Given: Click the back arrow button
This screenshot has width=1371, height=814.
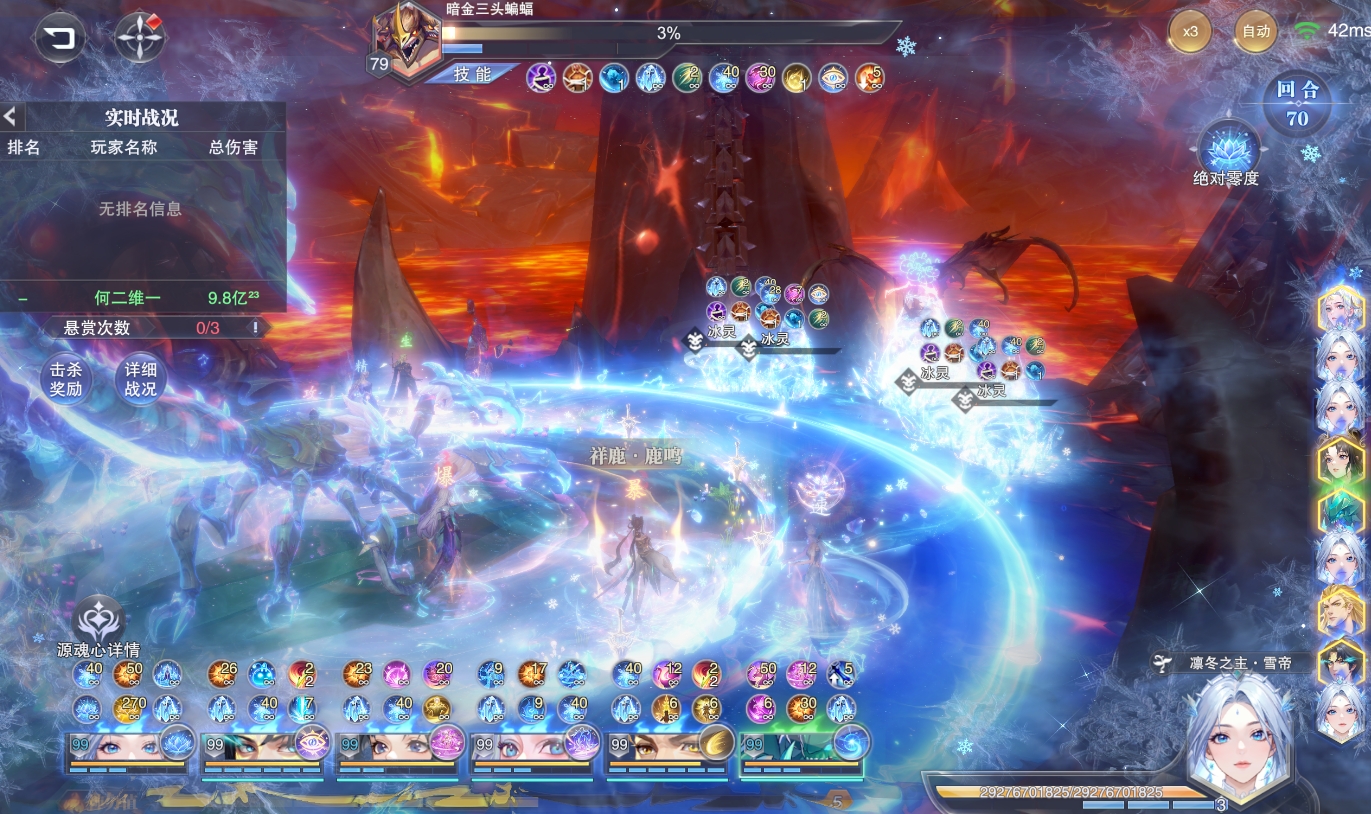Looking at the screenshot, I should coord(60,39).
